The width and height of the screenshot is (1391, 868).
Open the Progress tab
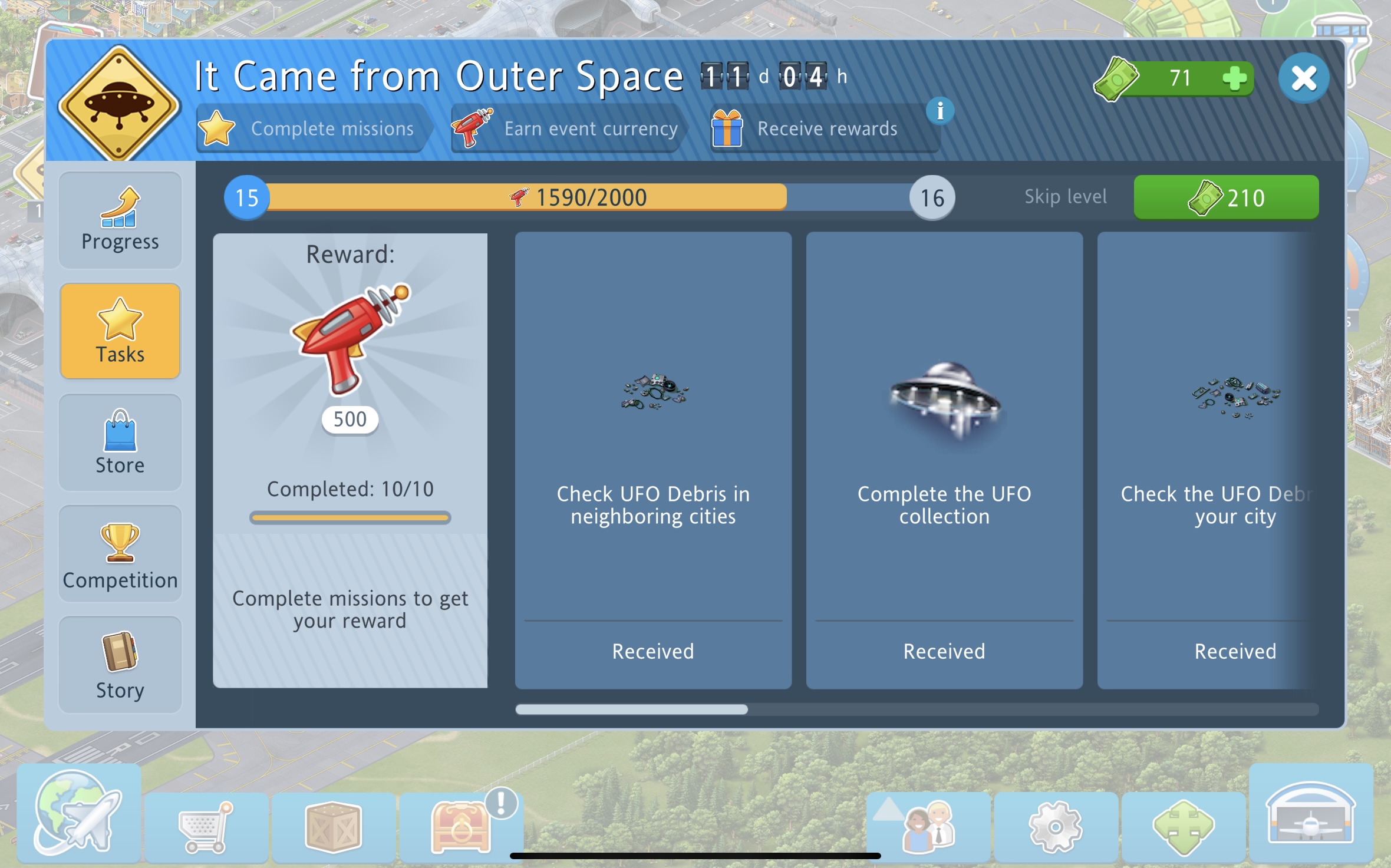pyautogui.click(x=120, y=220)
